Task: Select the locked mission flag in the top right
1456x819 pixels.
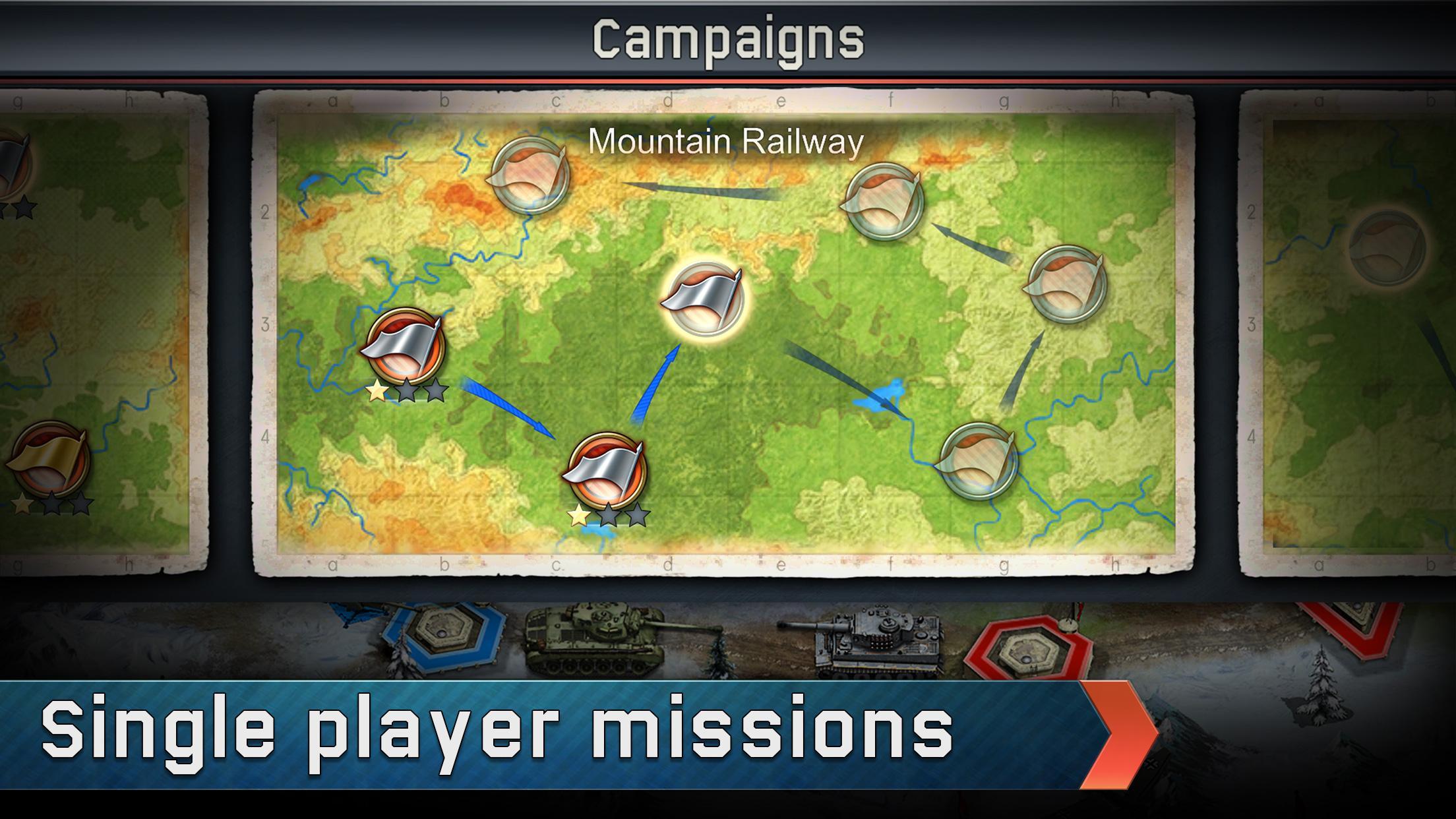Action: [887, 201]
